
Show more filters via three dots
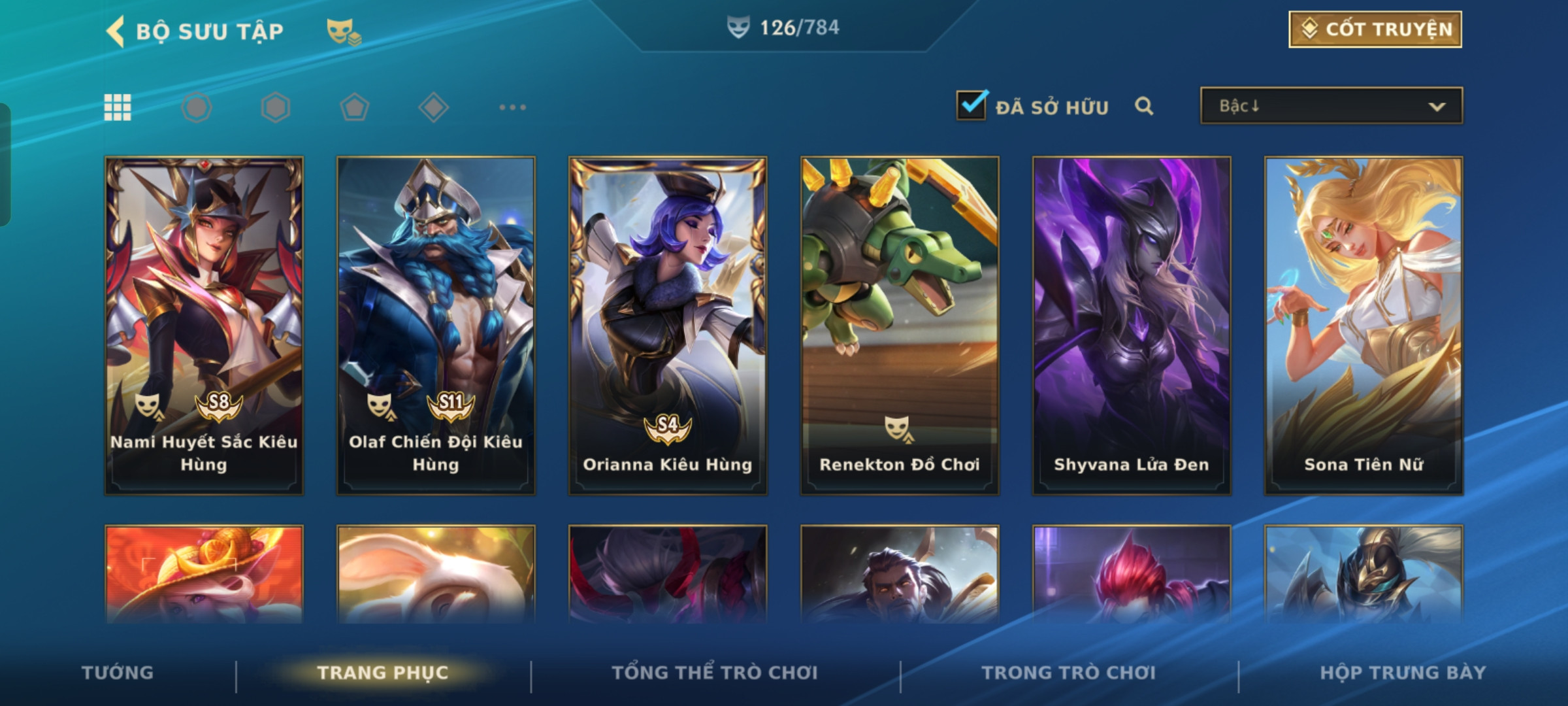[513, 107]
